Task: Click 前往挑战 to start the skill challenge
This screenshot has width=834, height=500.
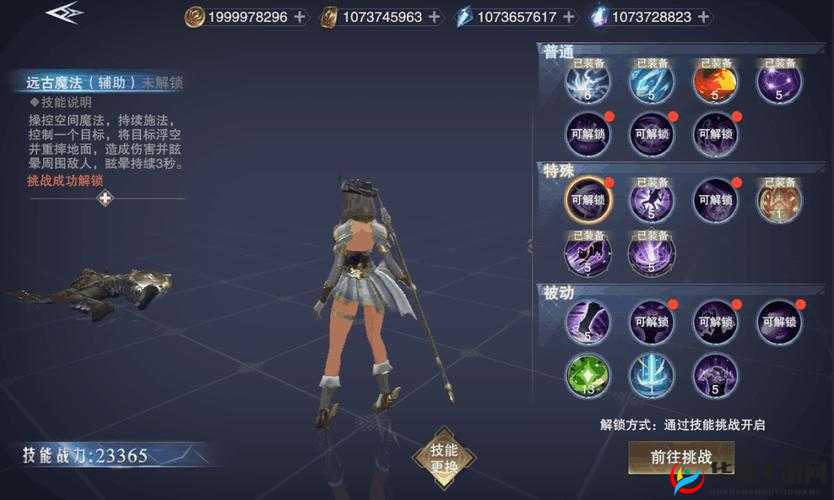Action: (x=681, y=456)
